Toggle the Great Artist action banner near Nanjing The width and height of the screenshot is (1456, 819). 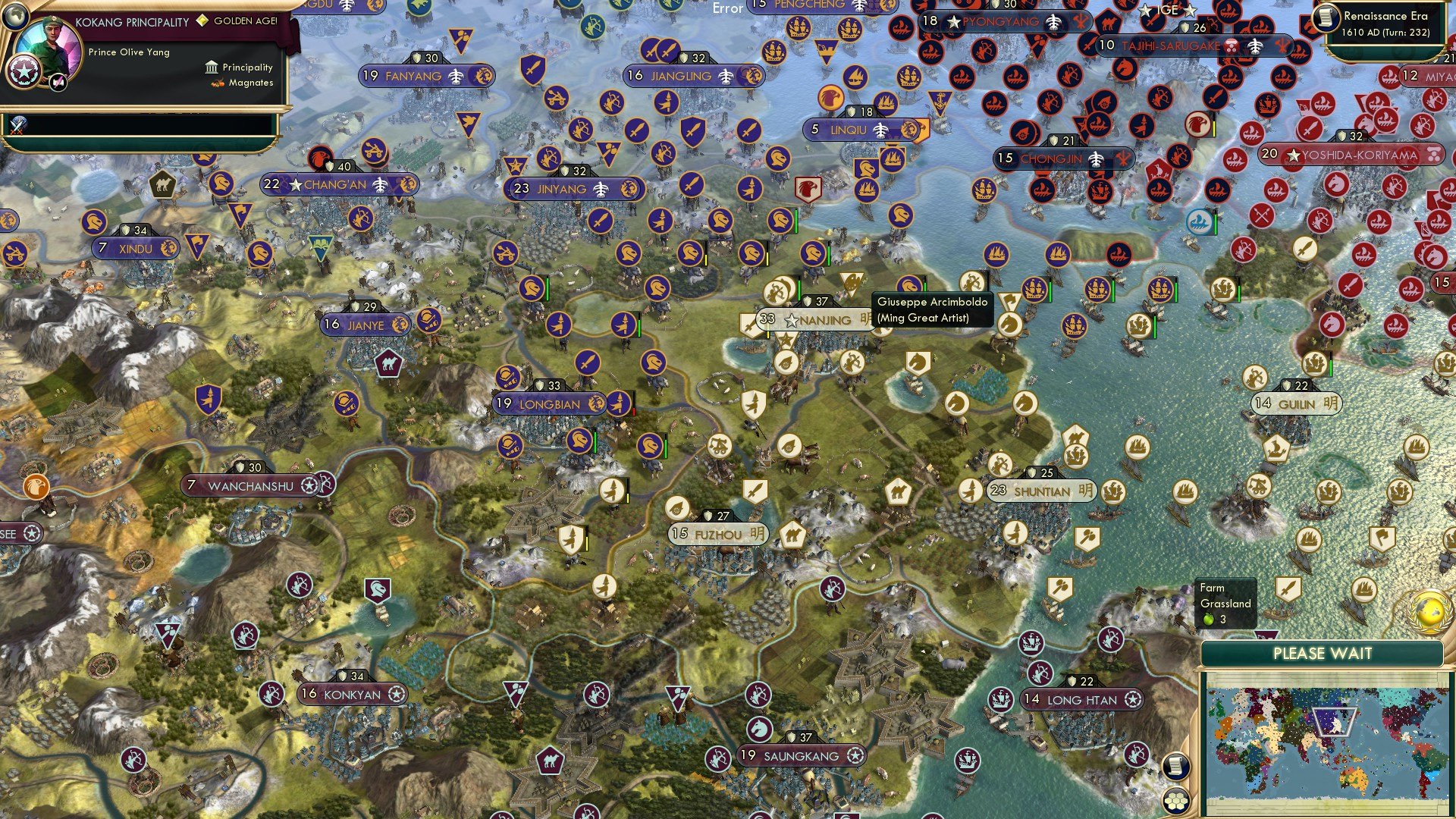click(851, 281)
